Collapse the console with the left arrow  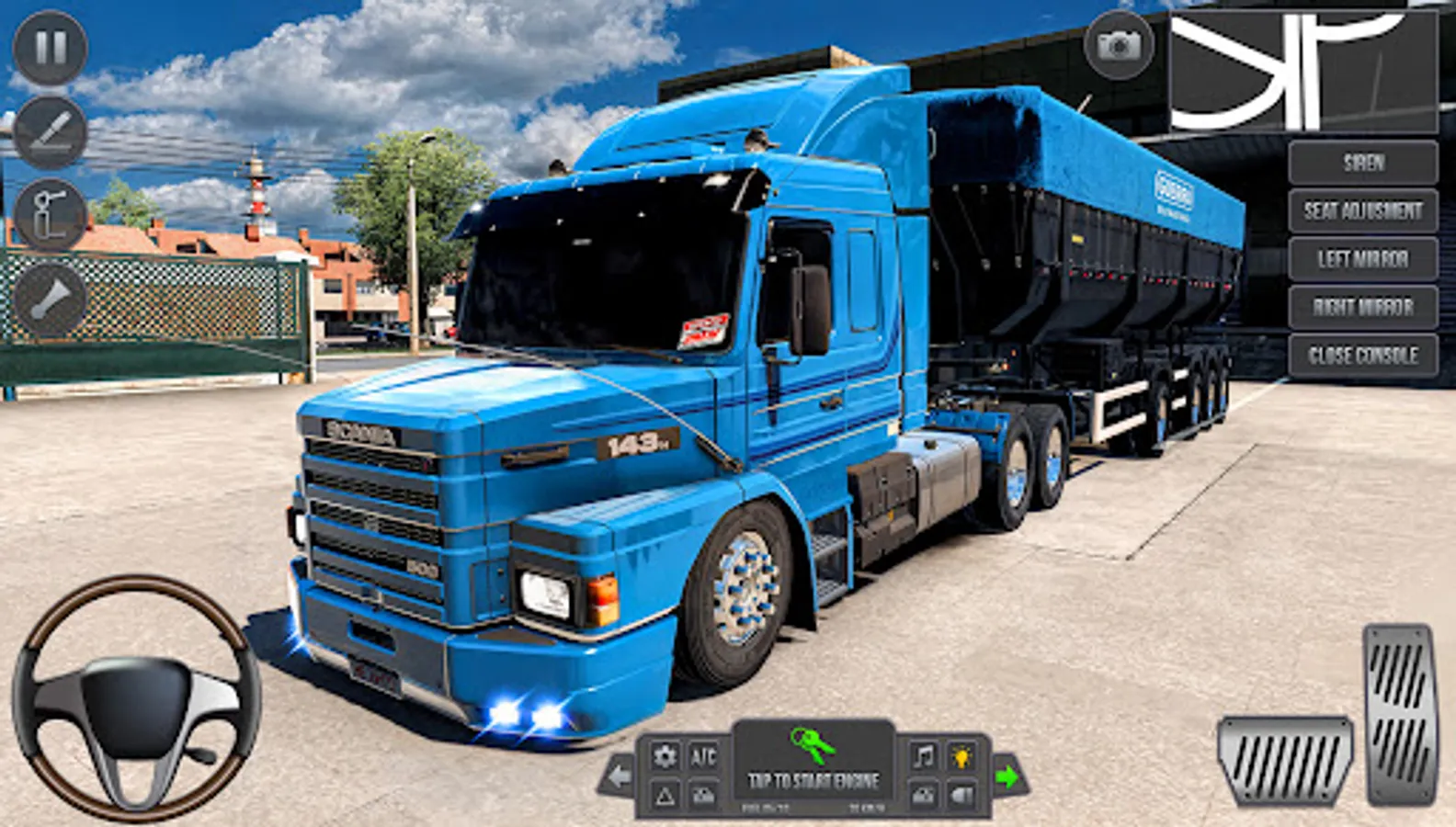(618, 776)
